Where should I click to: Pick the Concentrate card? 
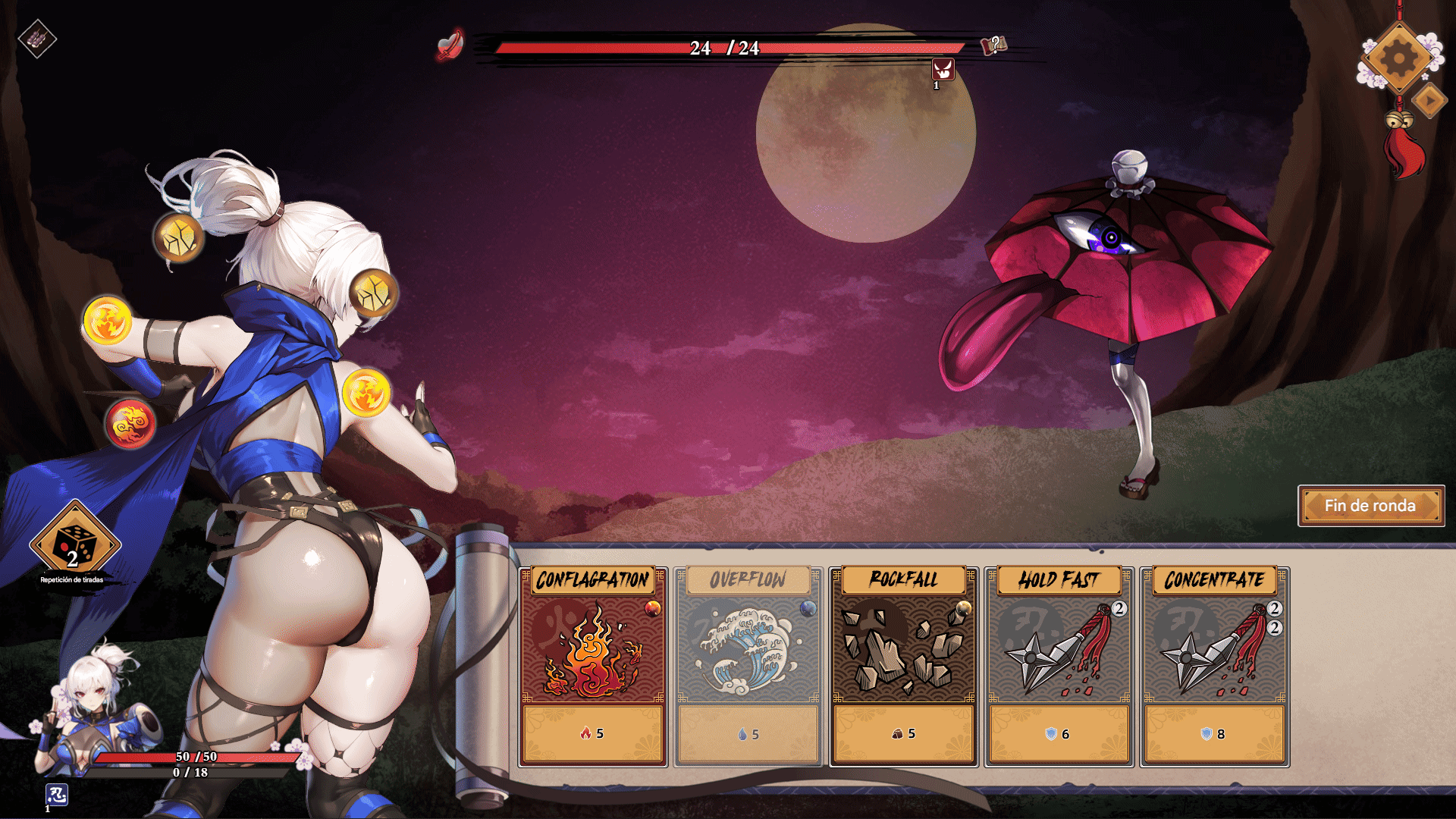[x=1214, y=666]
